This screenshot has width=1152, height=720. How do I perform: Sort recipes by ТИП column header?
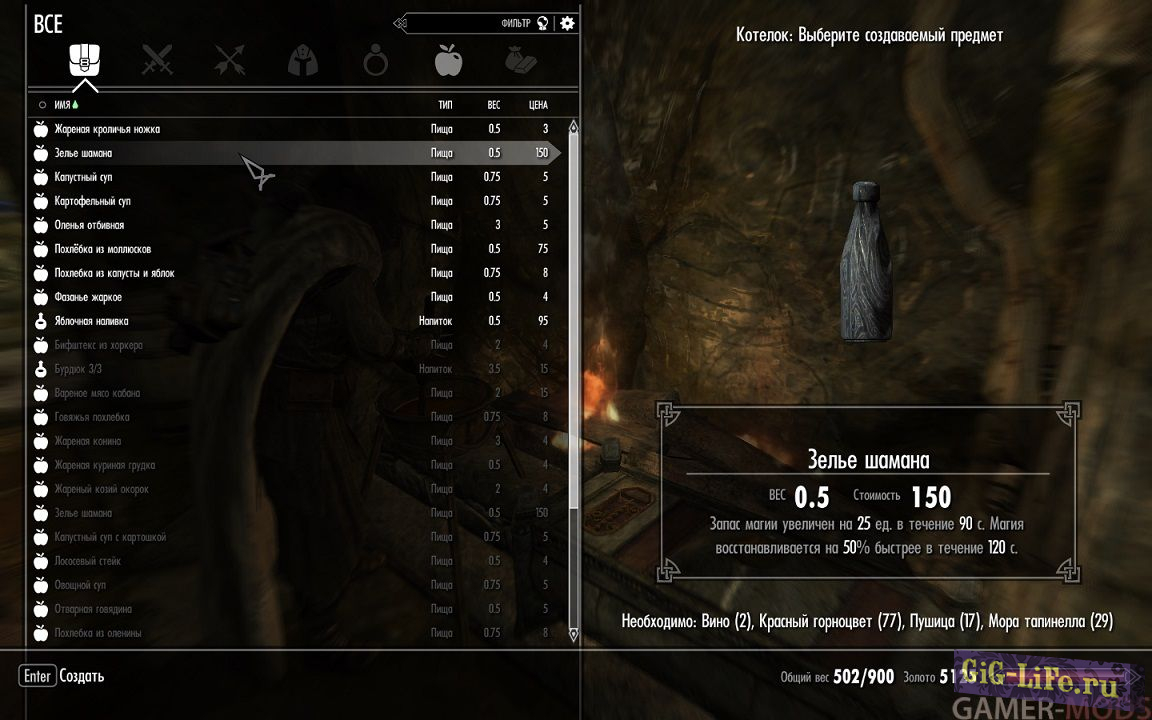point(445,104)
